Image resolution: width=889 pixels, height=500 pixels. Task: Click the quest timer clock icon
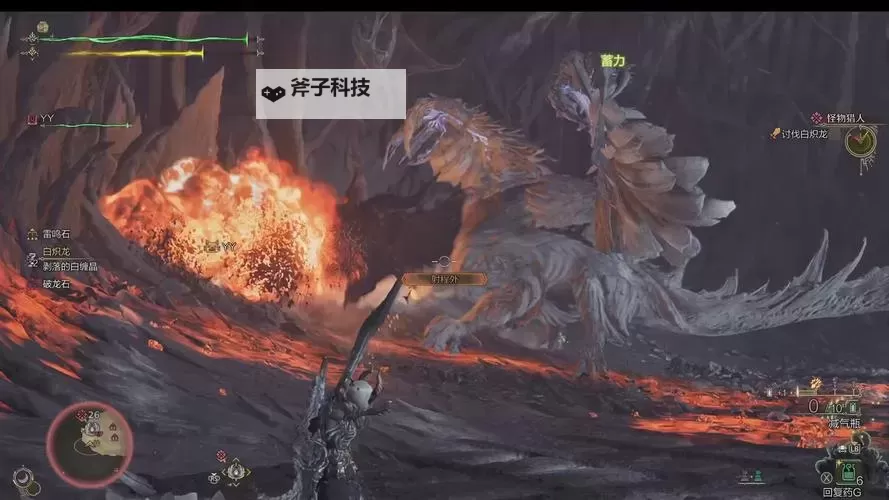click(858, 141)
